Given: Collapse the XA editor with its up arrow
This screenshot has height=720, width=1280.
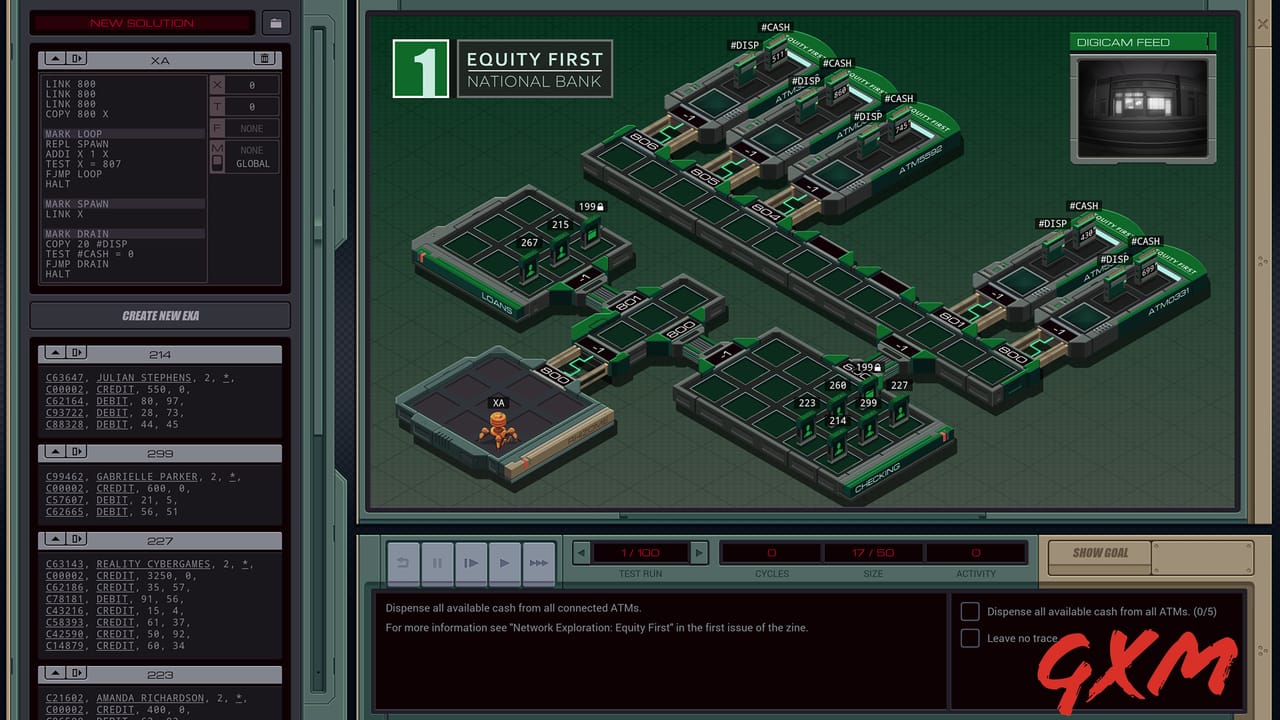Looking at the screenshot, I should point(55,58).
